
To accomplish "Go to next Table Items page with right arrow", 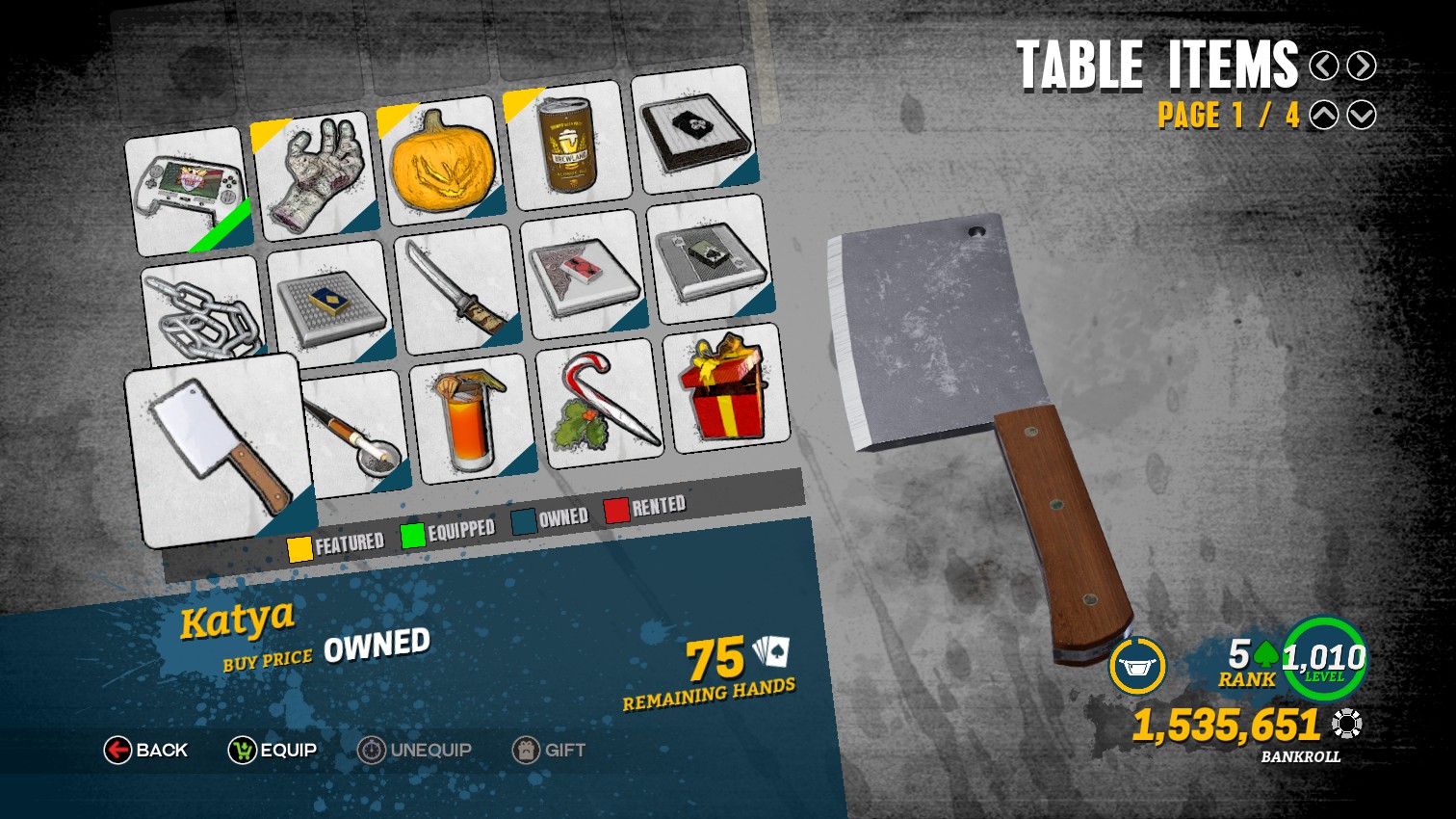I will (x=1362, y=66).
